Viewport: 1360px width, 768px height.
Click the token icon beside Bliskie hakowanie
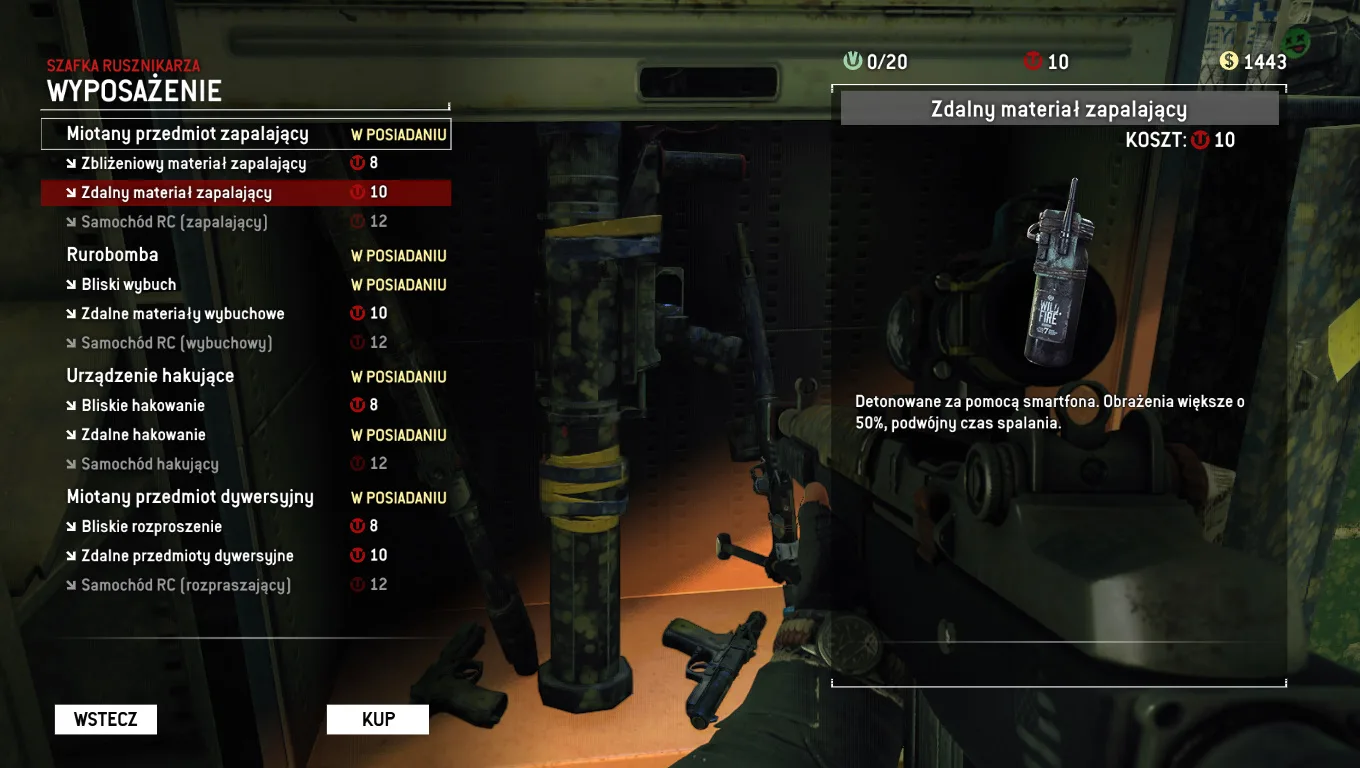click(x=357, y=405)
